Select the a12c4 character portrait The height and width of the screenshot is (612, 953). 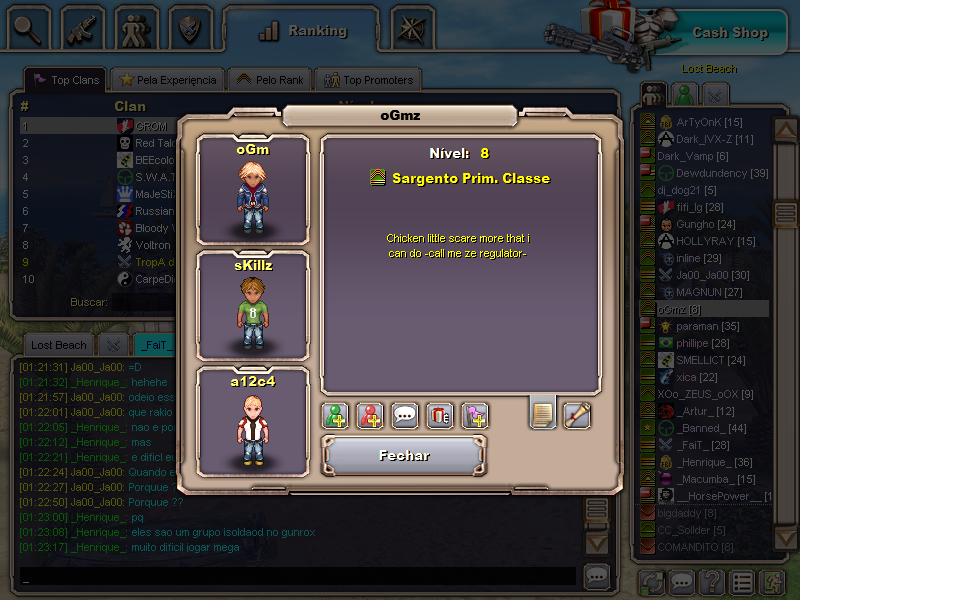coord(253,422)
